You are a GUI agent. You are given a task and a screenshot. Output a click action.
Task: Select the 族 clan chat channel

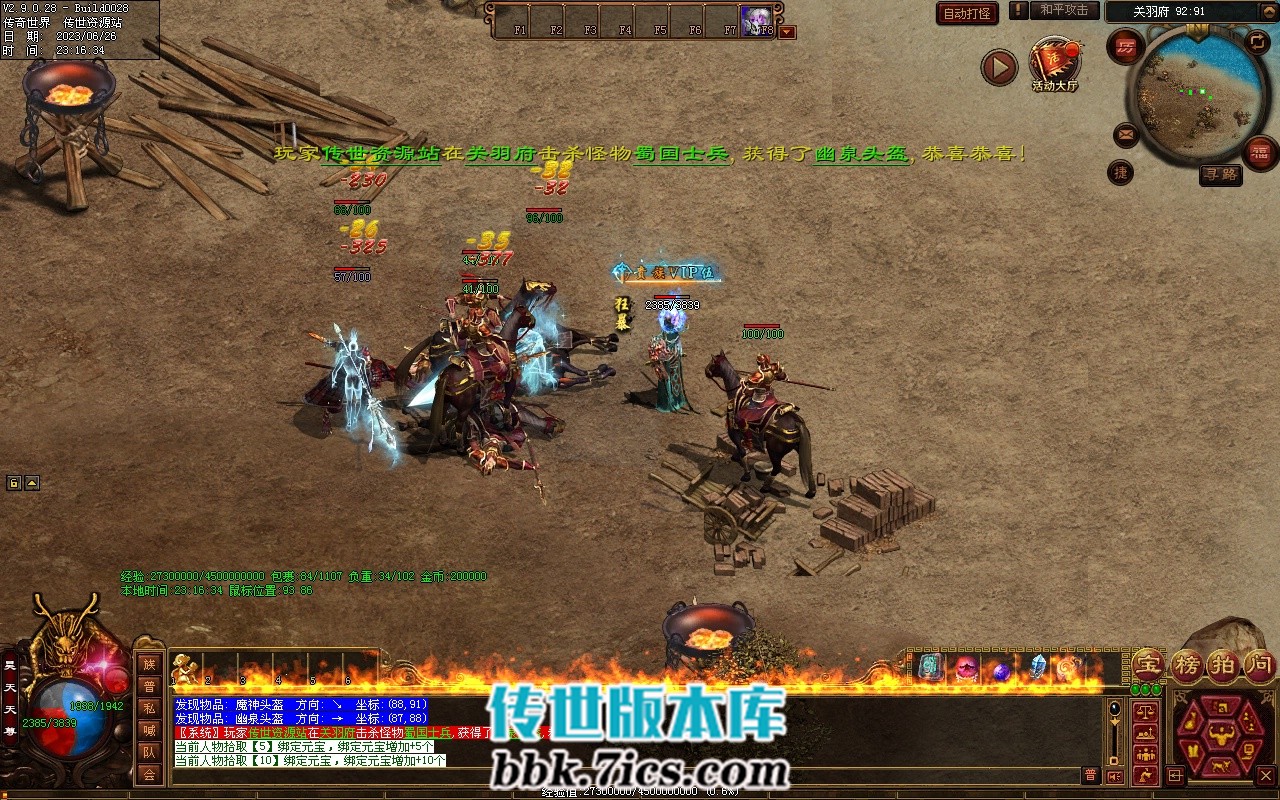tap(149, 664)
